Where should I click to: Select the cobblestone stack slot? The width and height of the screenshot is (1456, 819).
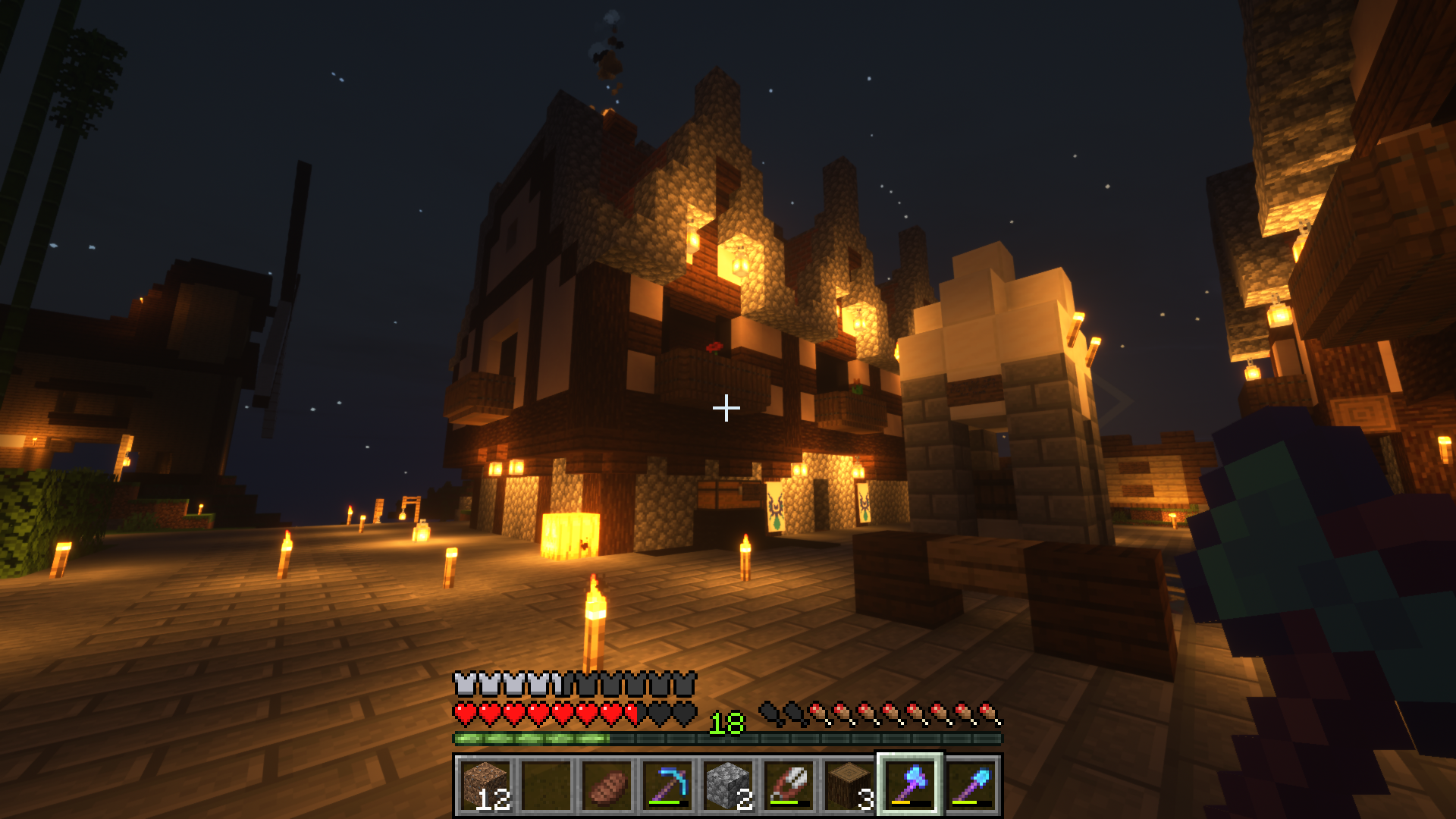728,785
